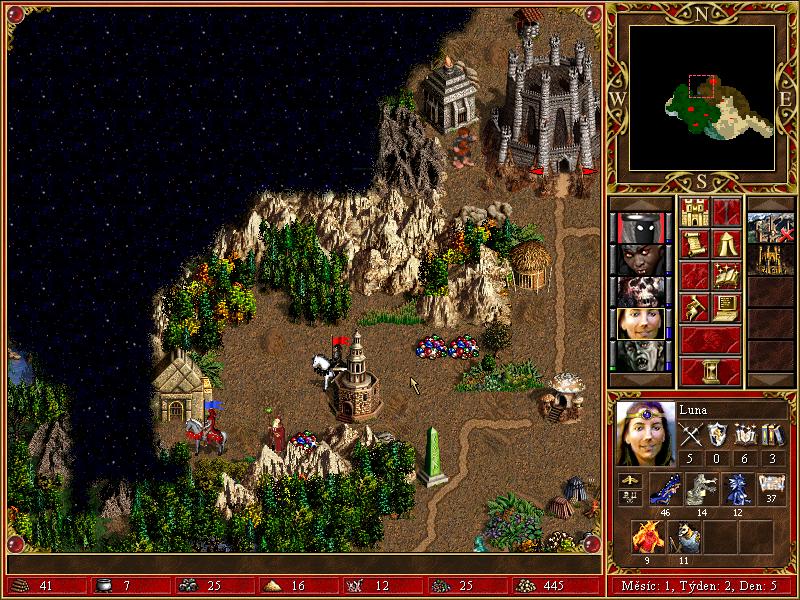The width and height of the screenshot is (800, 600).
Task: Select the fire elemental army stack of 9
Action: tap(646, 537)
